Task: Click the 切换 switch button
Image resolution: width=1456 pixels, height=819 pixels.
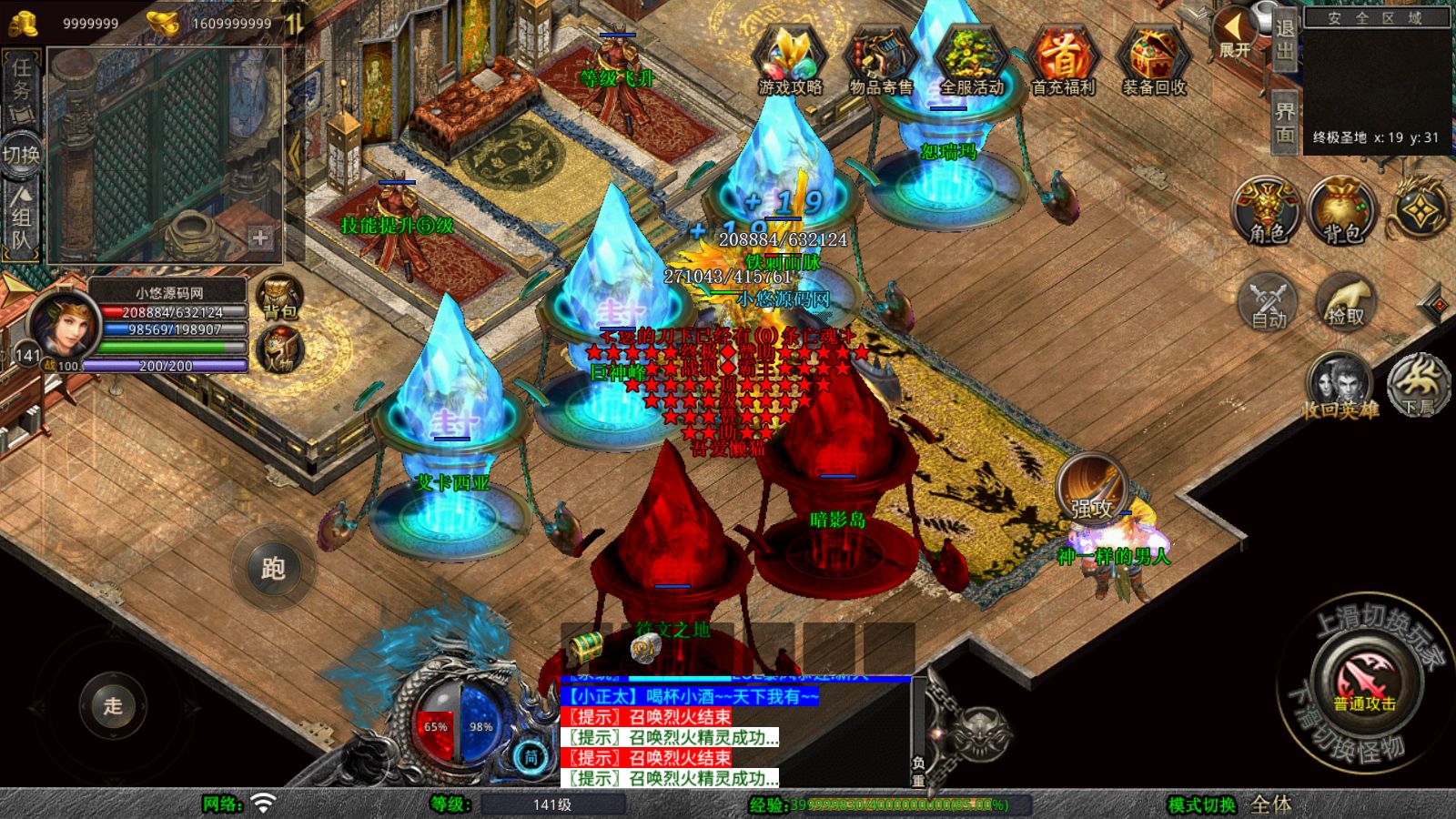Action: point(22,154)
